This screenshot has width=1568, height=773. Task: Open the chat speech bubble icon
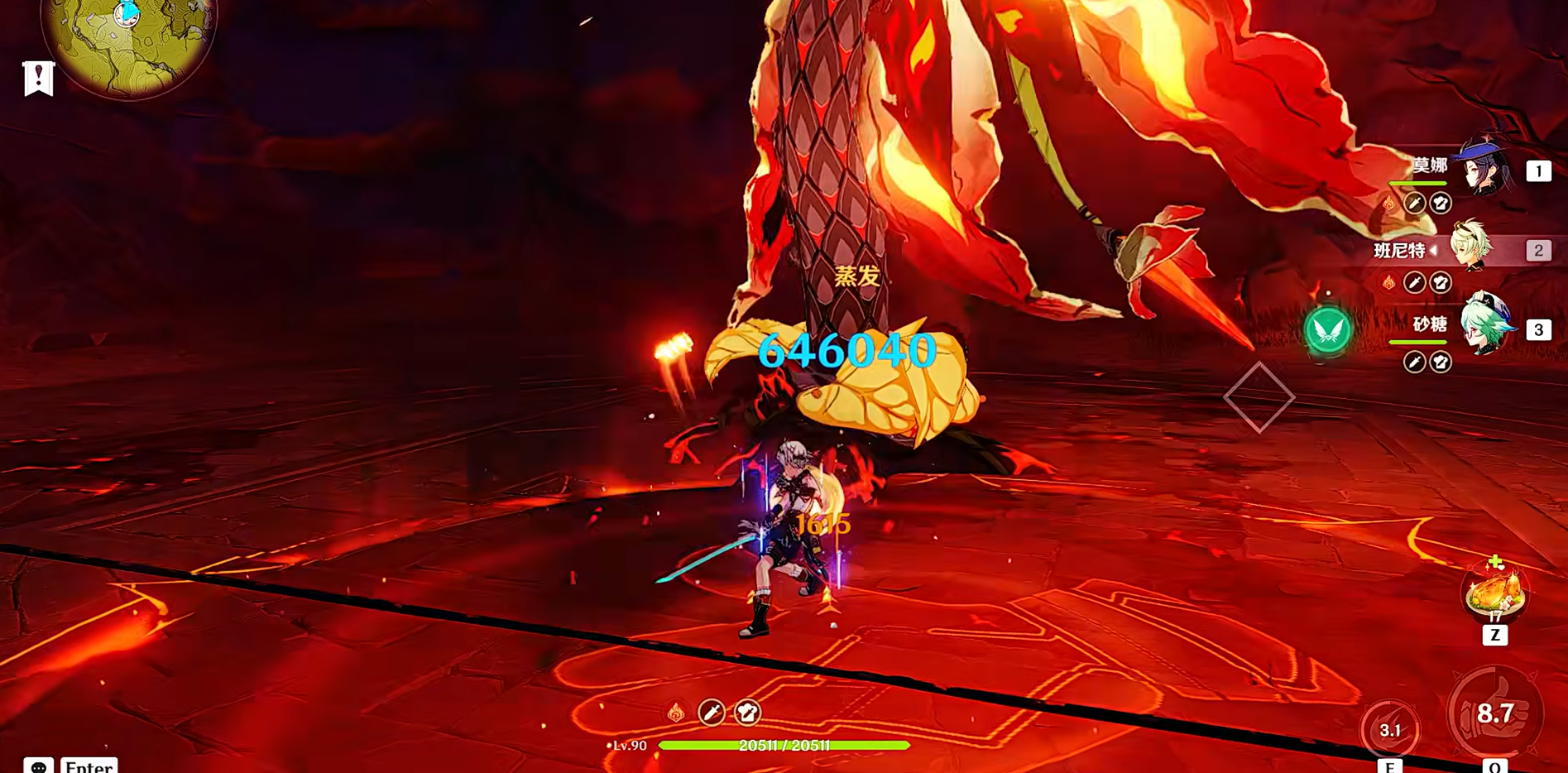click(38, 766)
